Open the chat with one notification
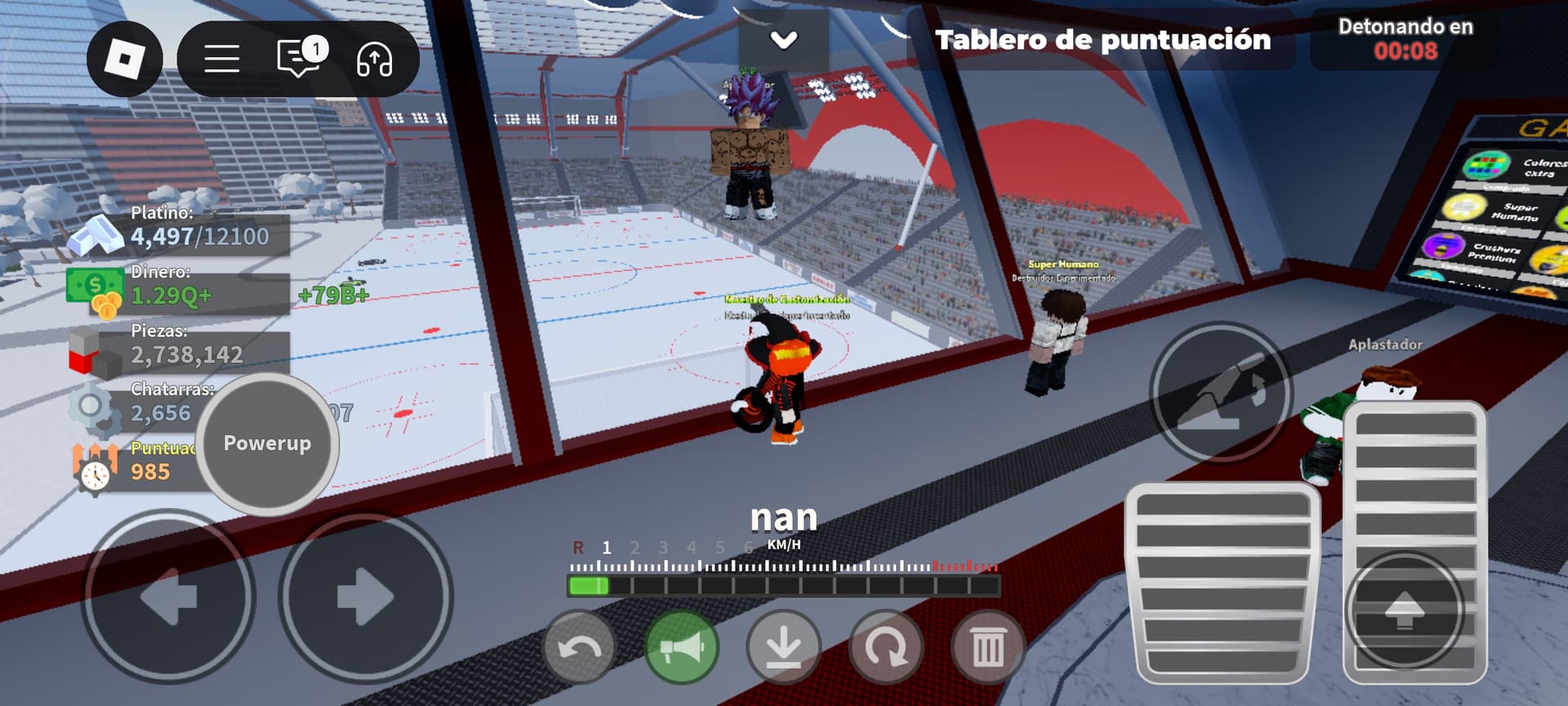 tap(300, 58)
